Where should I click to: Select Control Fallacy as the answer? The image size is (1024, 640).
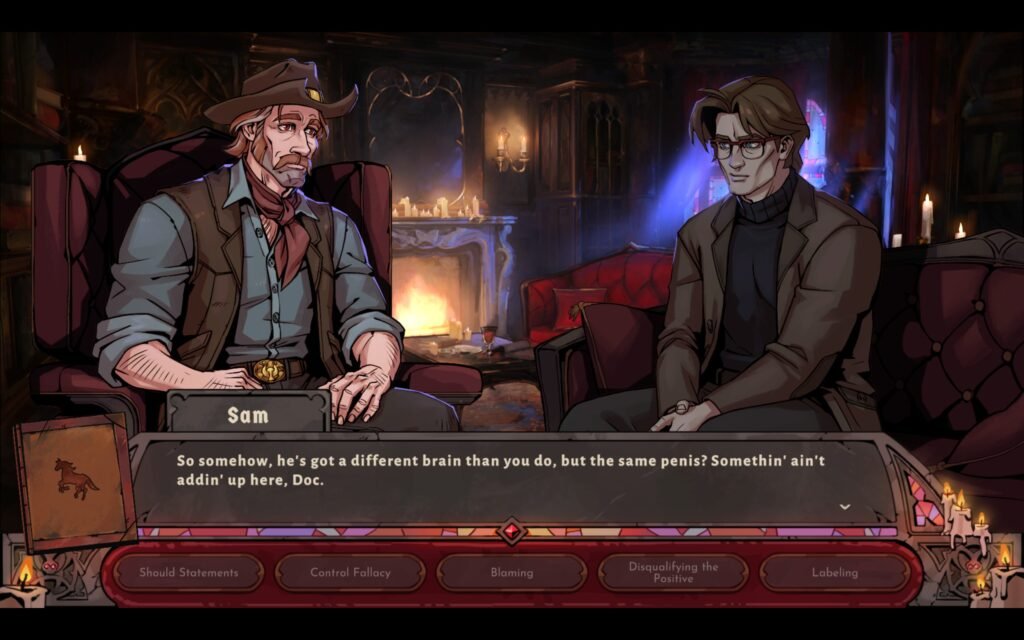click(x=350, y=573)
